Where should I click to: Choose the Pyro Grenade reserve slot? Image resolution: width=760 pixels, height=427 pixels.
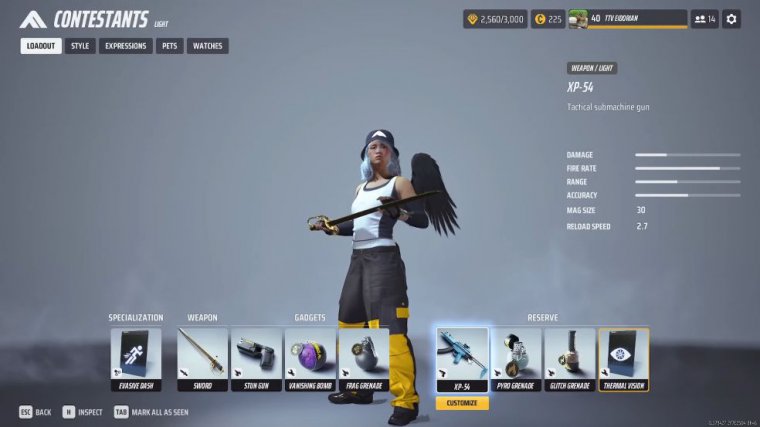(x=516, y=360)
